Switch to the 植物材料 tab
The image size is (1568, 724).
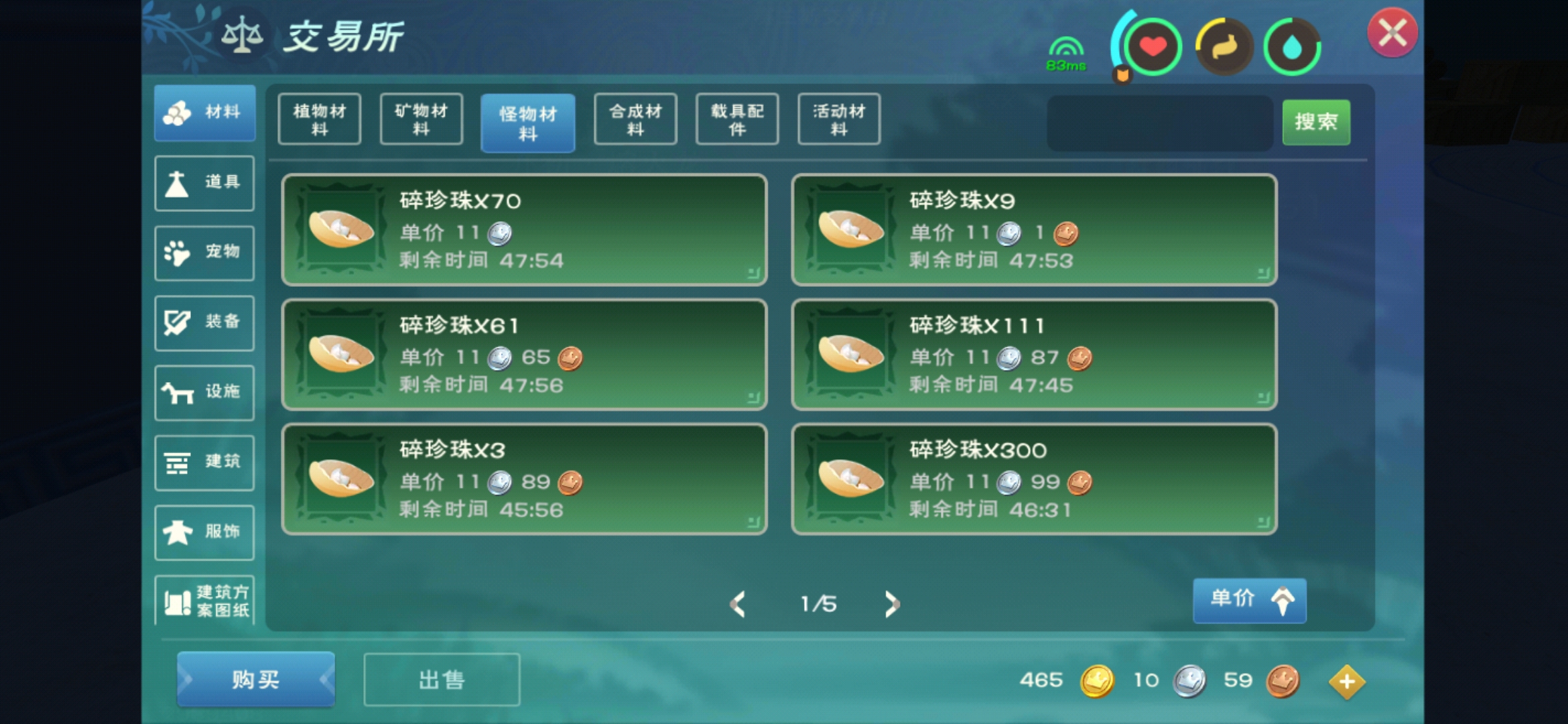pyautogui.click(x=320, y=119)
